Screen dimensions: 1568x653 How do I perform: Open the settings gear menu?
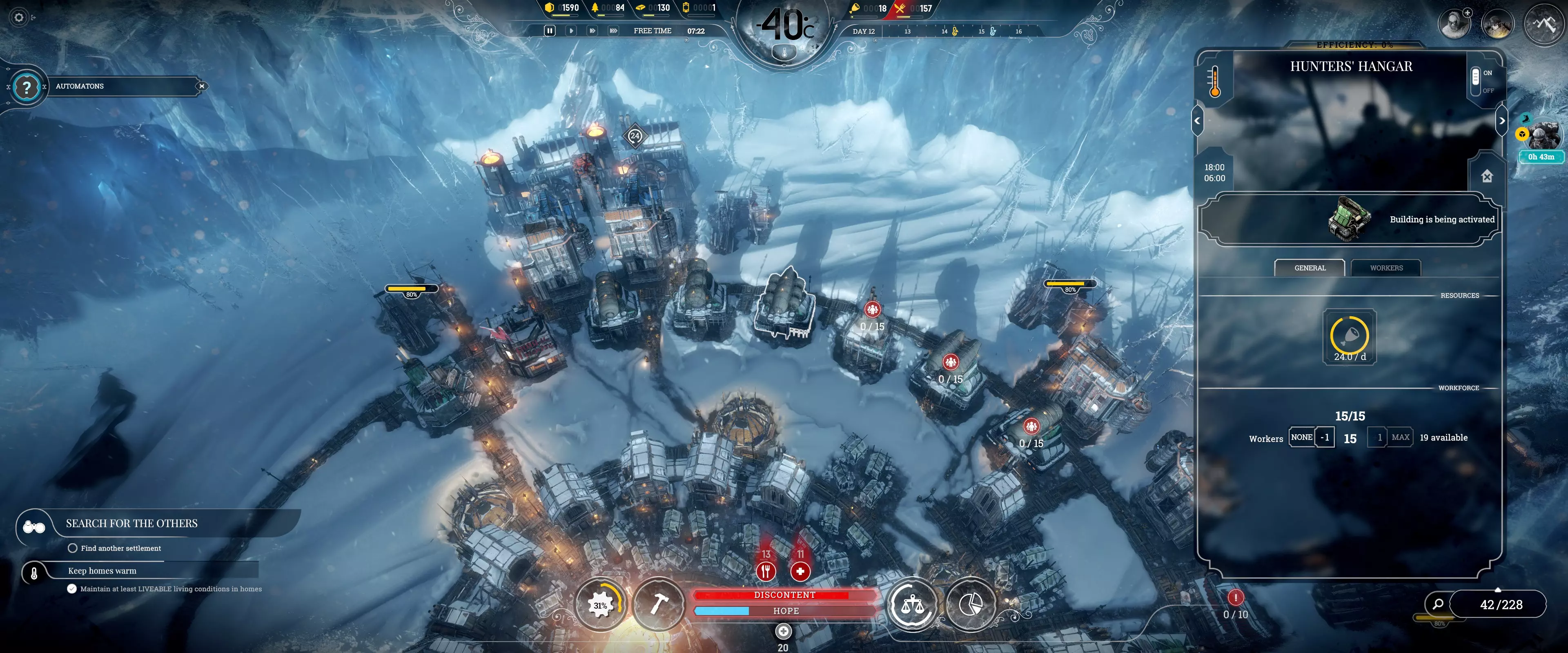coord(19,18)
